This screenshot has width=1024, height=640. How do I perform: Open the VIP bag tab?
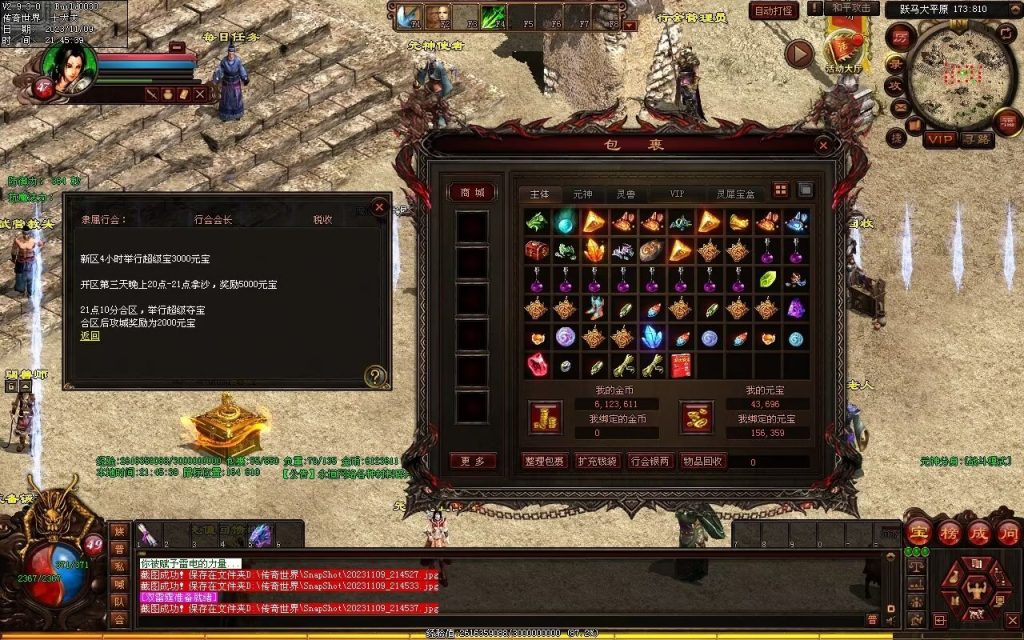point(677,193)
